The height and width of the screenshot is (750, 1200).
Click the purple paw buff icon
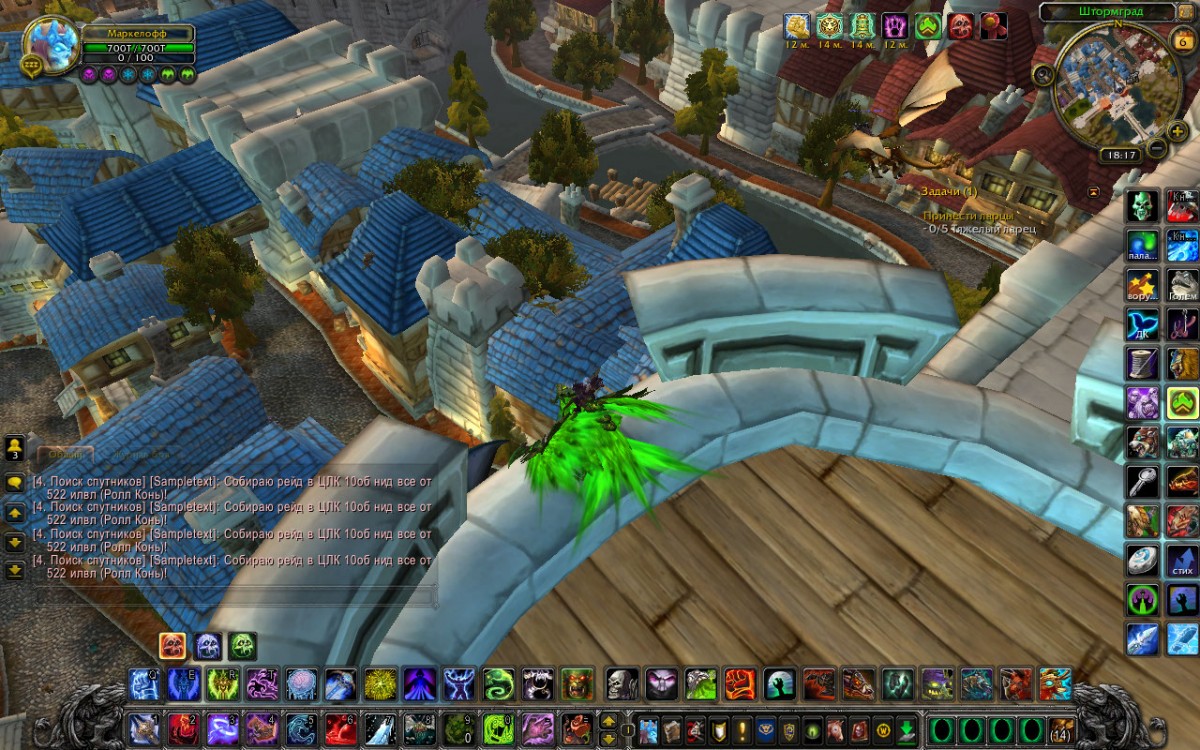(x=895, y=26)
